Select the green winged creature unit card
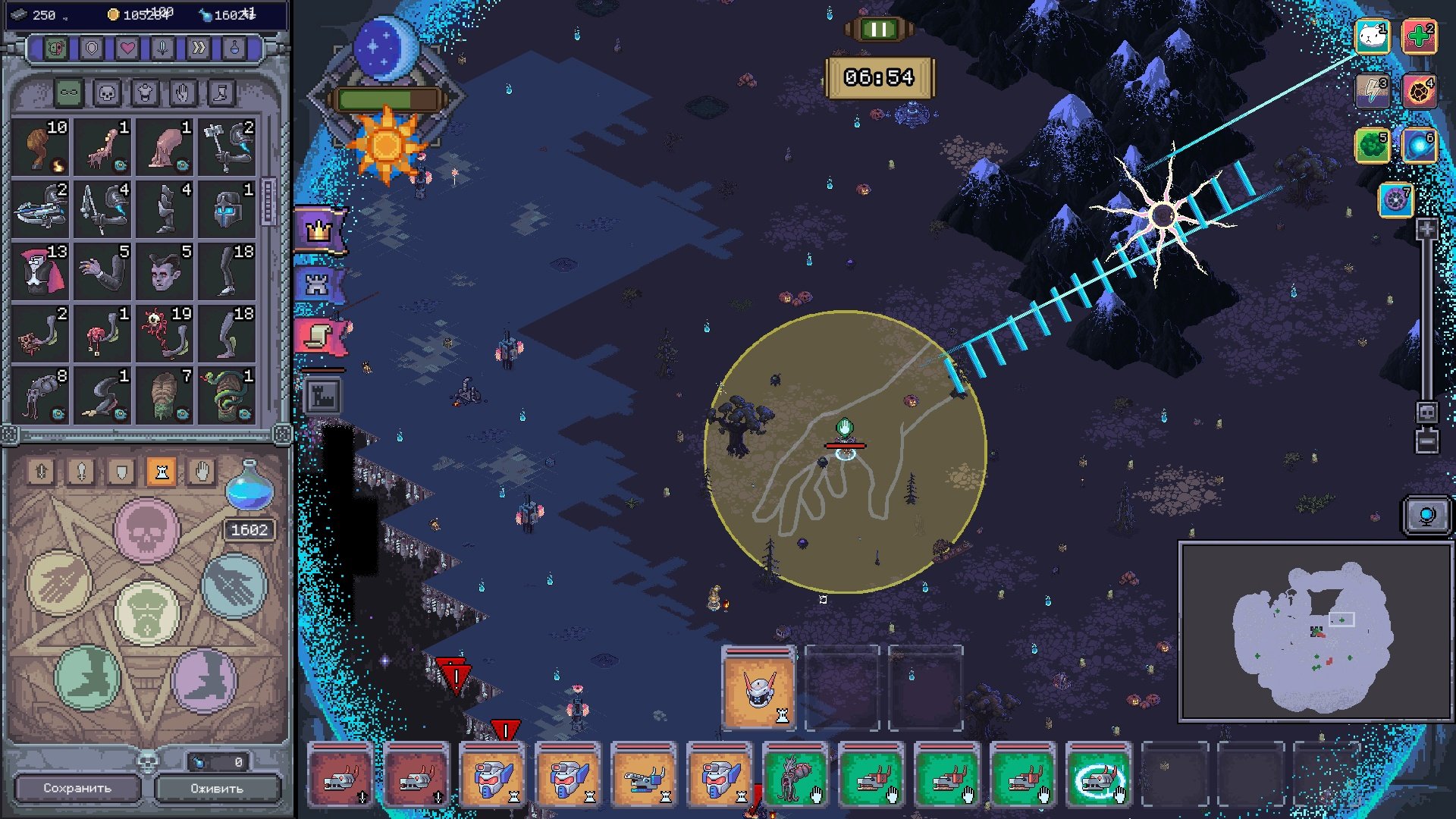 click(795, 775)
